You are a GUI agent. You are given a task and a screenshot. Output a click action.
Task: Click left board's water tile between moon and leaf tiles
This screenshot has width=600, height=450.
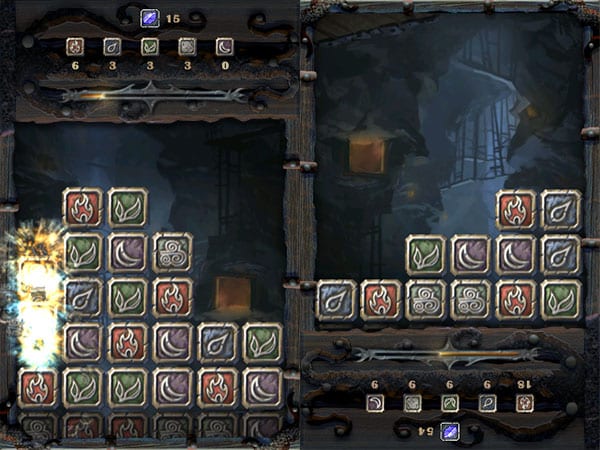[x=217, y=343]
